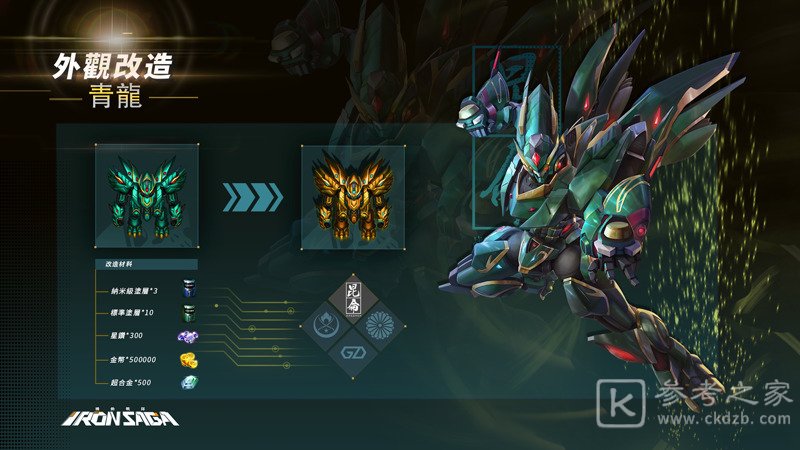Screen dimensions: 800x450
Task: Choose the GD faction emblem tile
Action: [x=354, y=353]
